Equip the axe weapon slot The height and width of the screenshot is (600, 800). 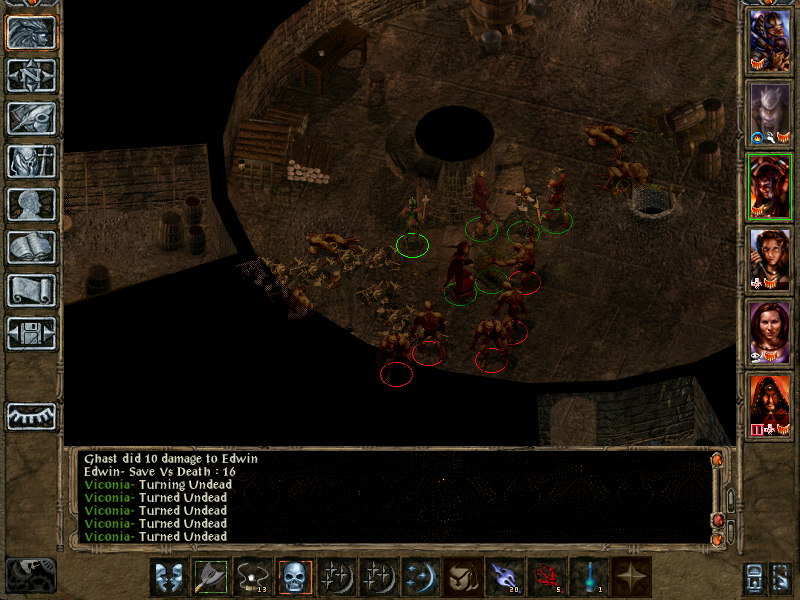[211, 577]
